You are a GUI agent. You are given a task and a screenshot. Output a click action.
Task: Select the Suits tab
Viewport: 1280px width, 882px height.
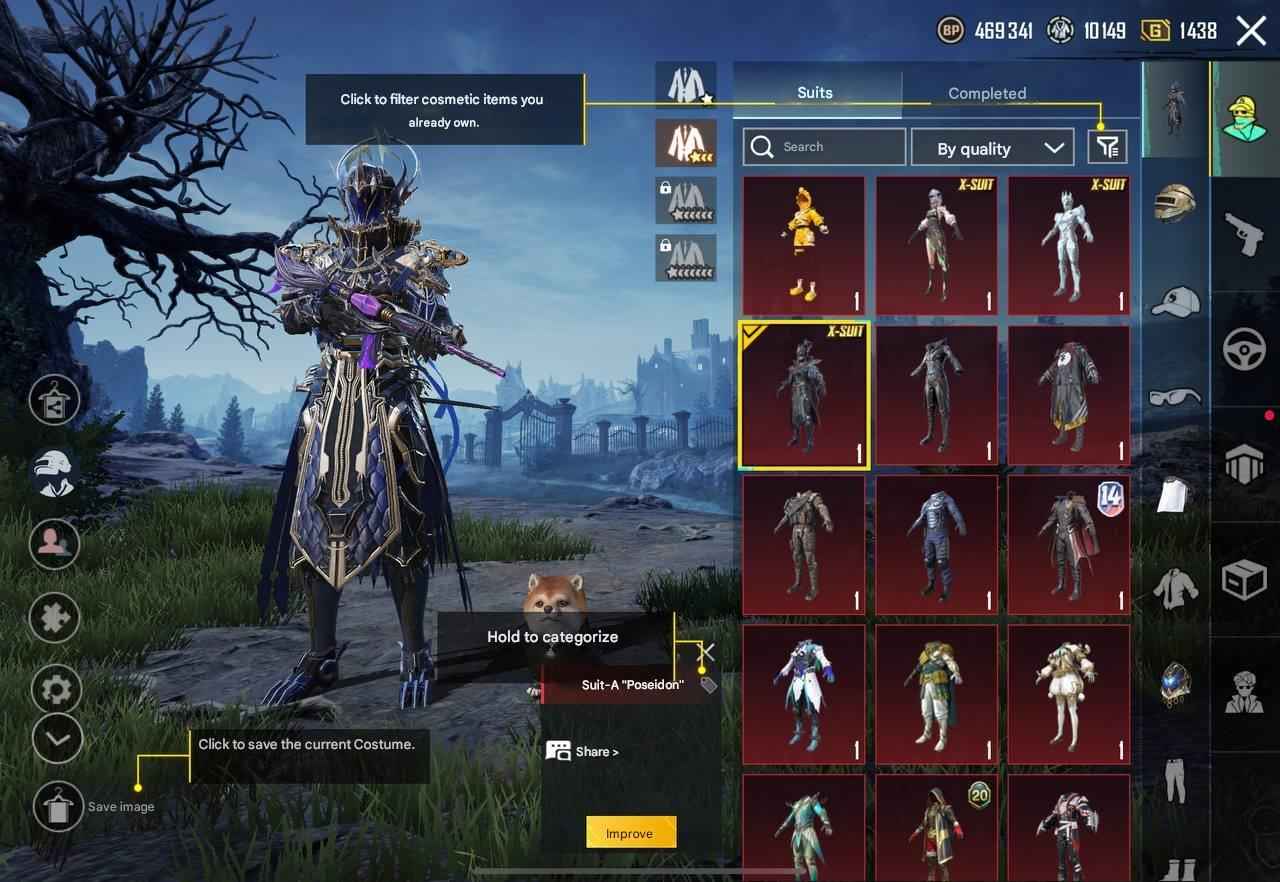[815, 92]
